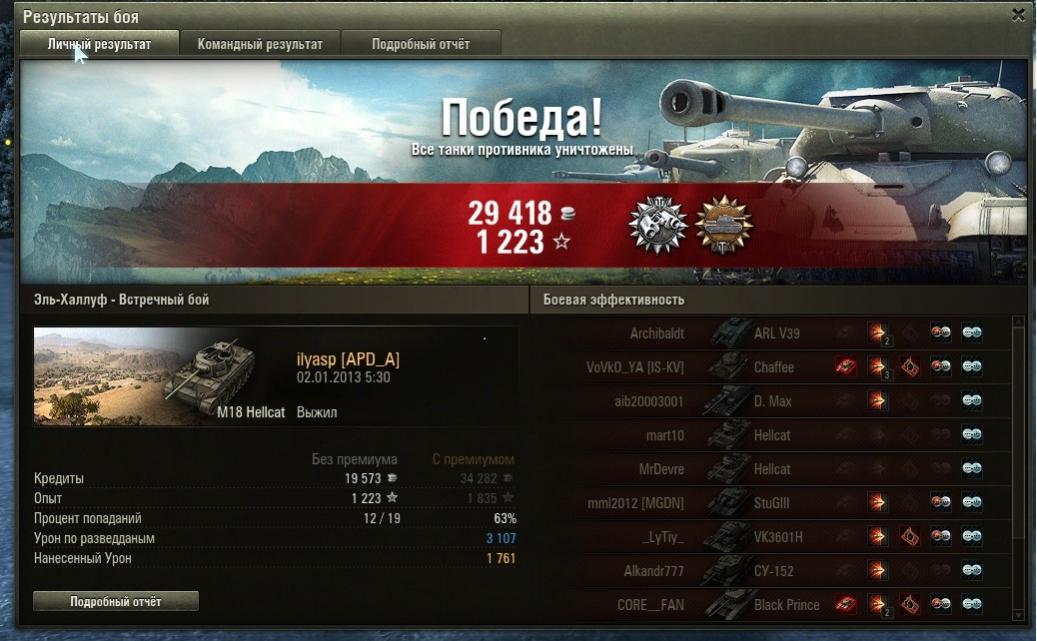Select VoVkO_YA's Chaffee row
The image size is (1037, 641).
tap(770, 367)
